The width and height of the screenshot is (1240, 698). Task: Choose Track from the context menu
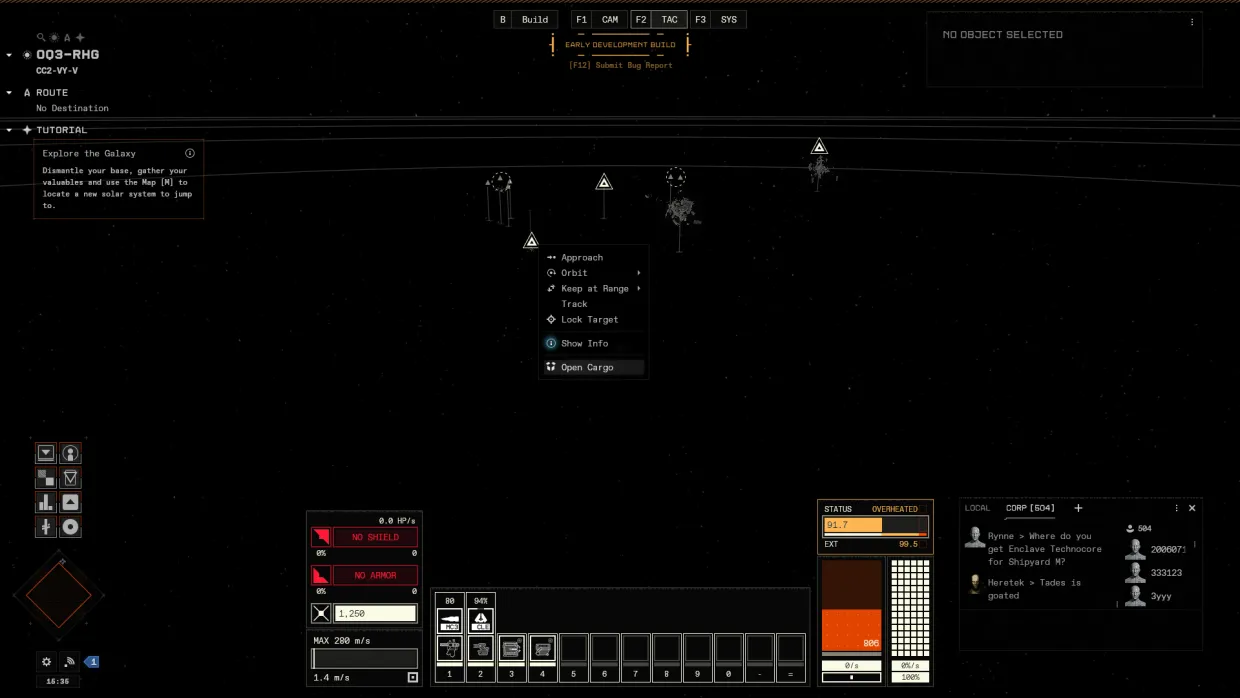(x=575, y=304)
